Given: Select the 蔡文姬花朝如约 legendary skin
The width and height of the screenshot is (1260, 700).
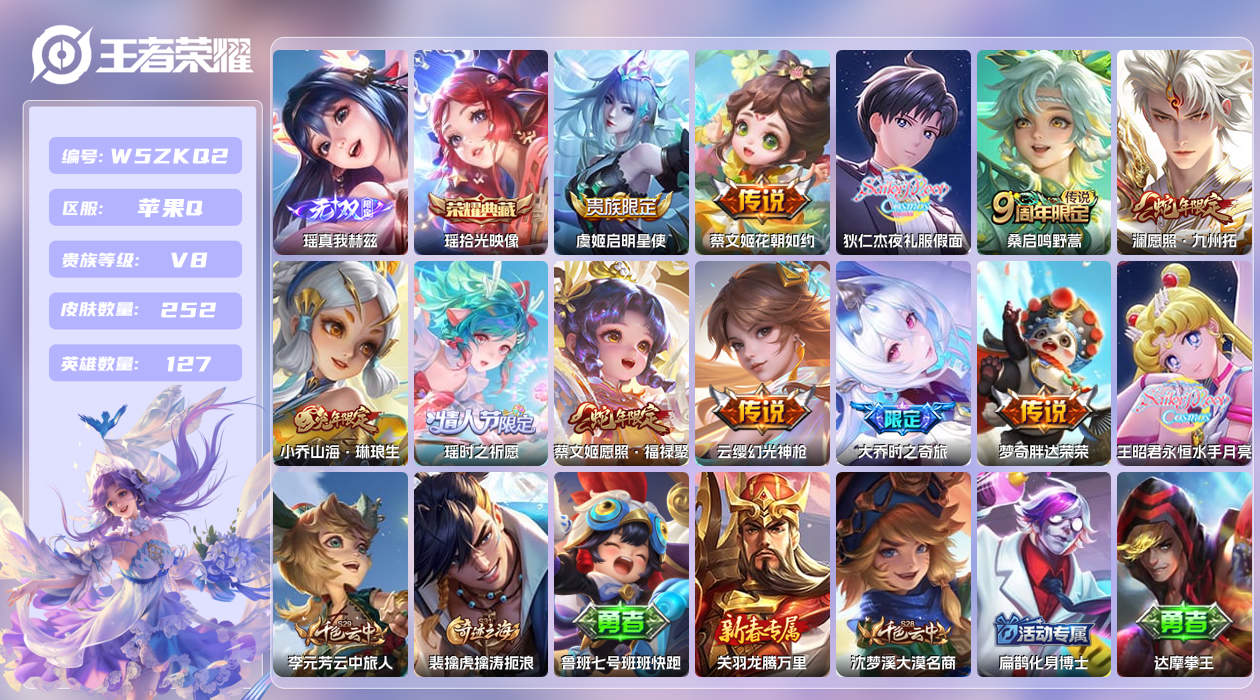Looking at the screenshot, I should point(762,152).
